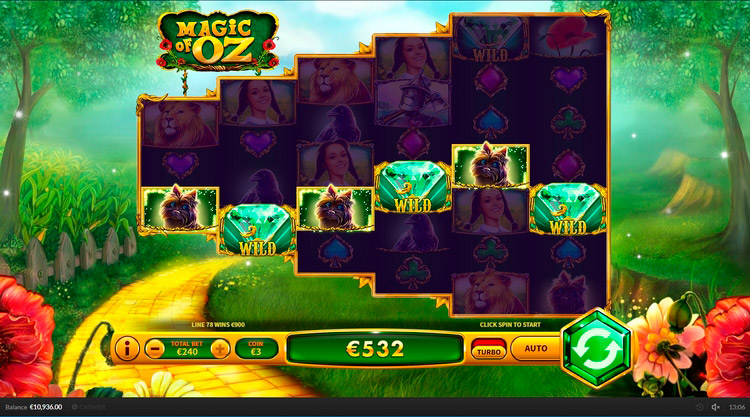
Task: Toggle Turbo spin mode
Action: pyautogui.click(x=488, y=349)
